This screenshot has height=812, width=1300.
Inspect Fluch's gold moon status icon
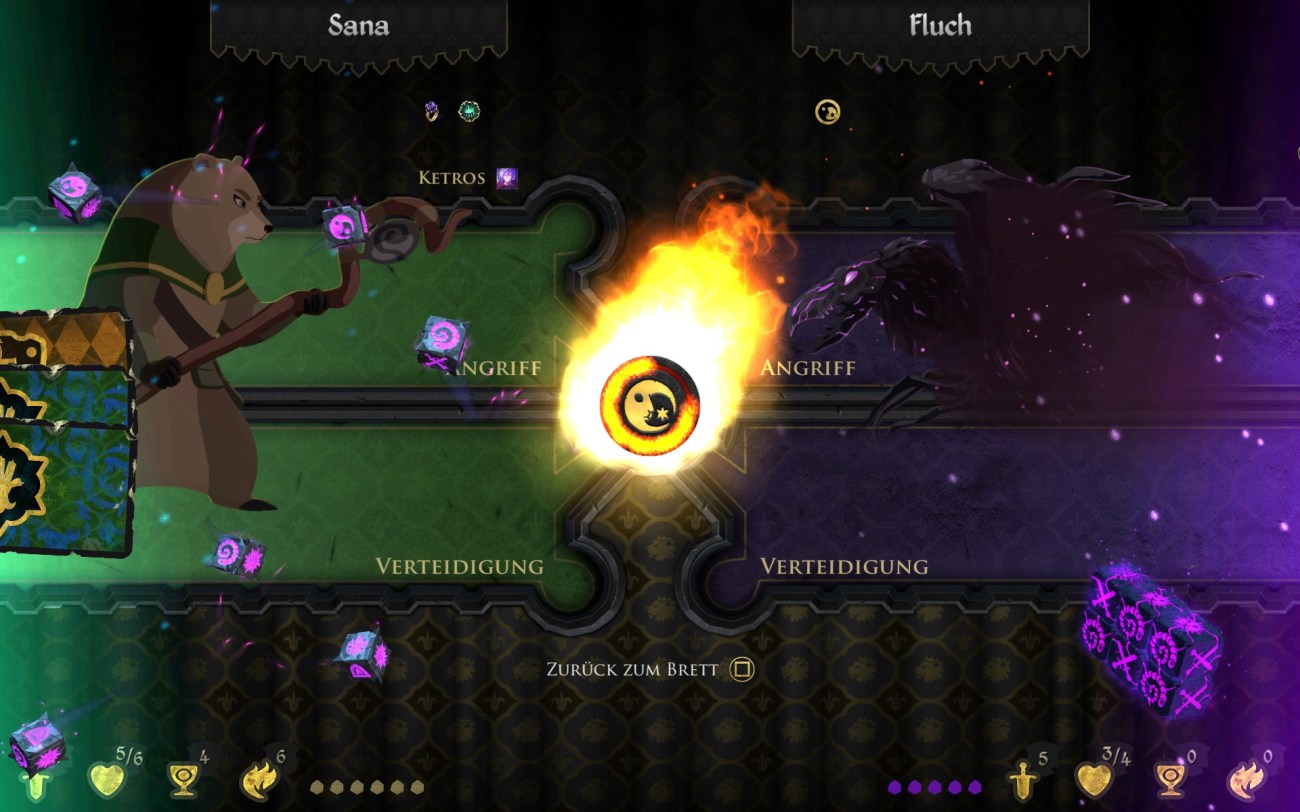pyautogui.click(x=827, y=111)
